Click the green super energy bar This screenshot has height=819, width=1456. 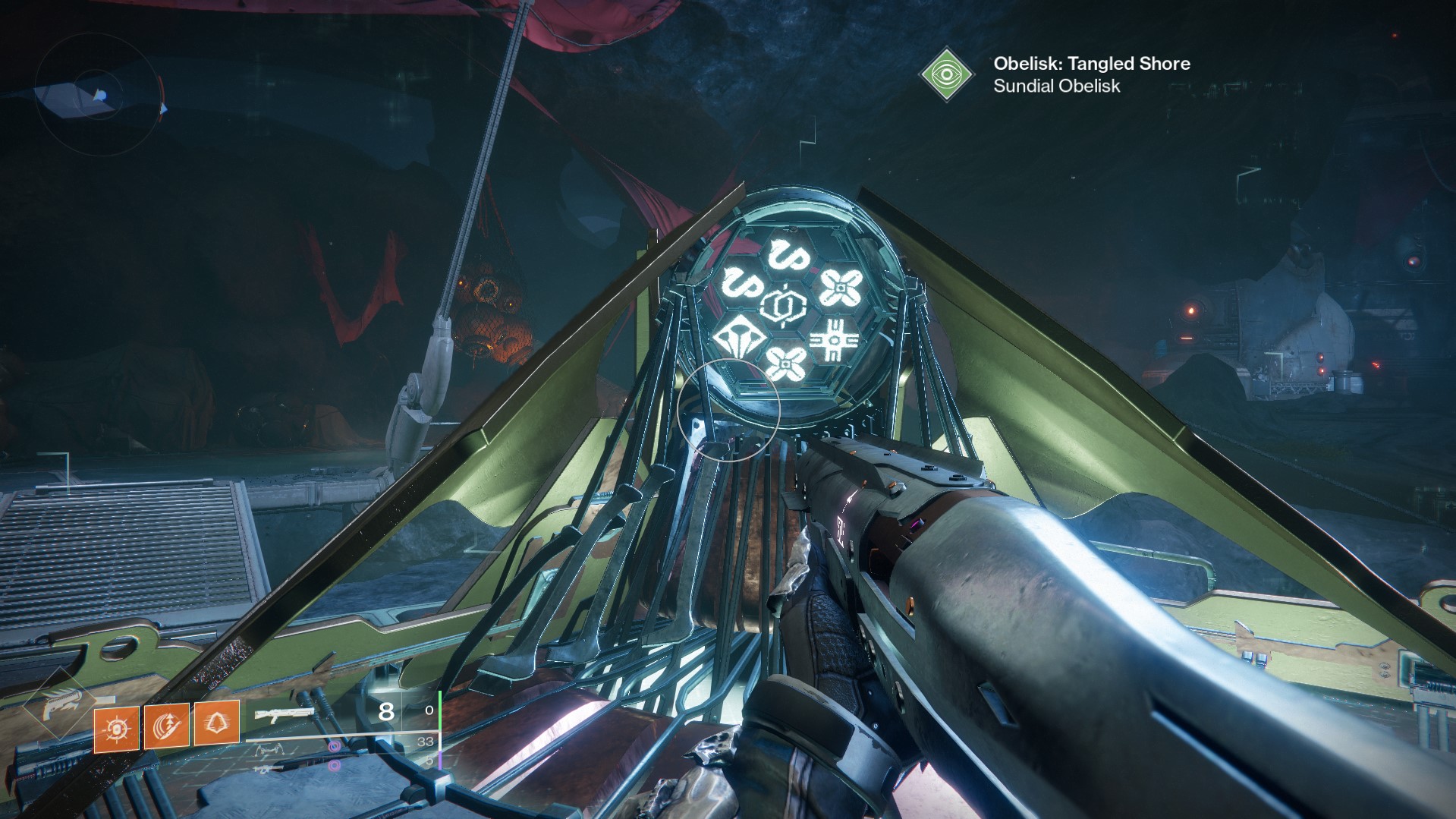coord(440,710)
